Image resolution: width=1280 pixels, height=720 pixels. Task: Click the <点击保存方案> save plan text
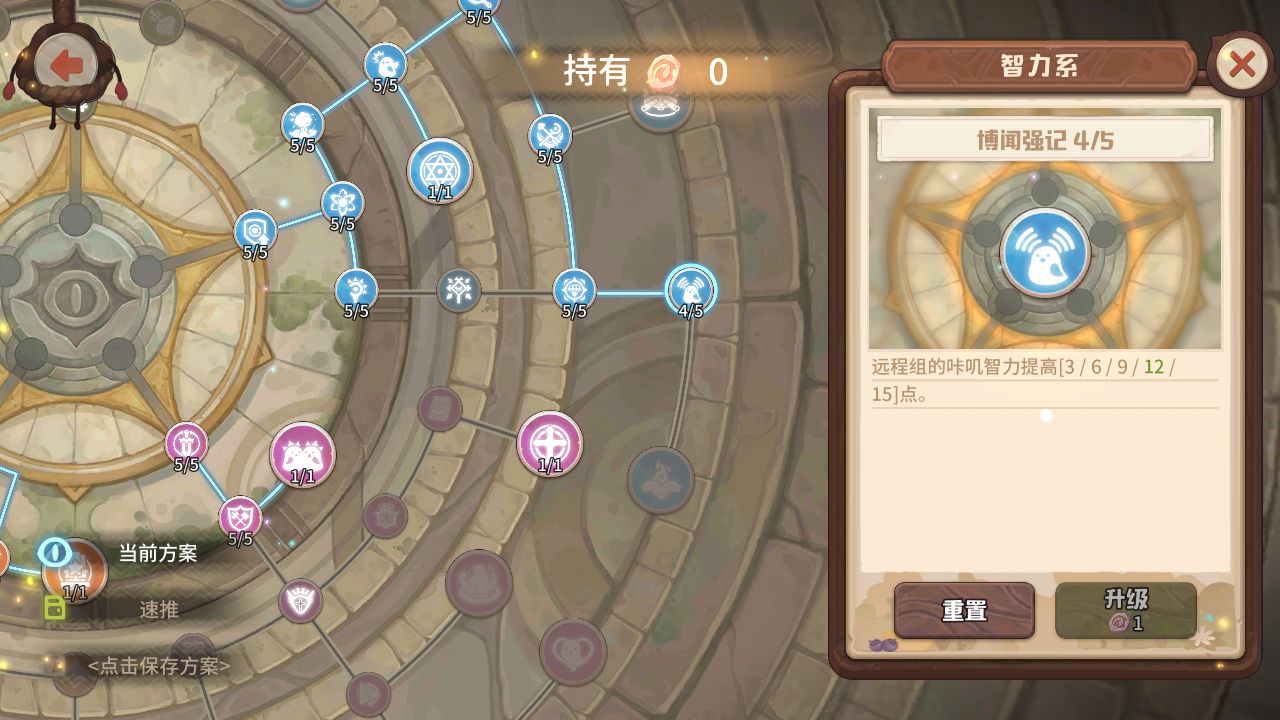click(160, 666)
